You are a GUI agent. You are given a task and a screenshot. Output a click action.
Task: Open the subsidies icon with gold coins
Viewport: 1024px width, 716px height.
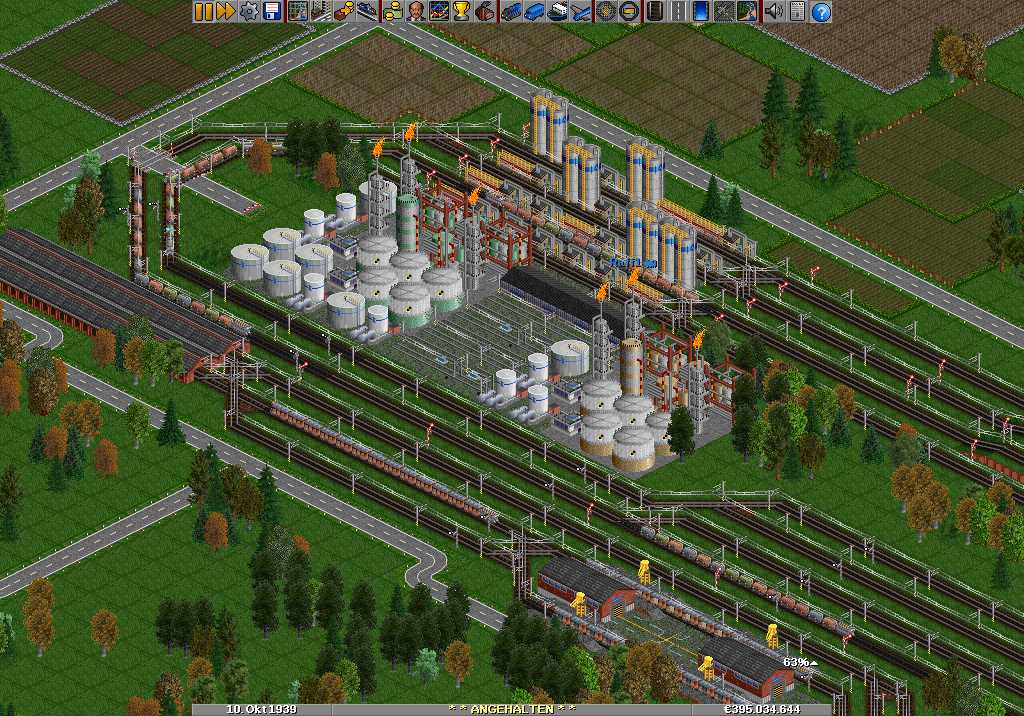pos(346,12)
